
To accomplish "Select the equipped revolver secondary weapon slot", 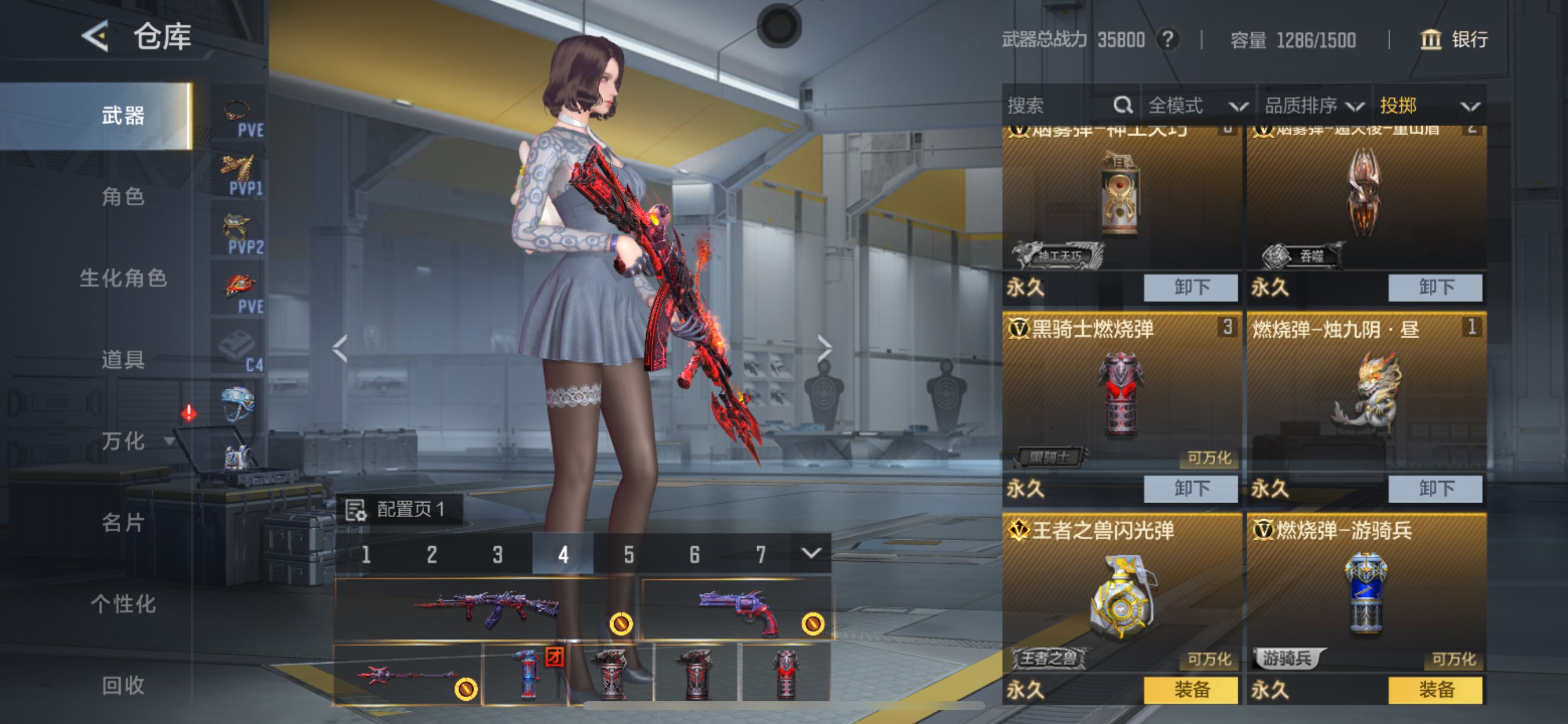I will click(x=737, y=609).
